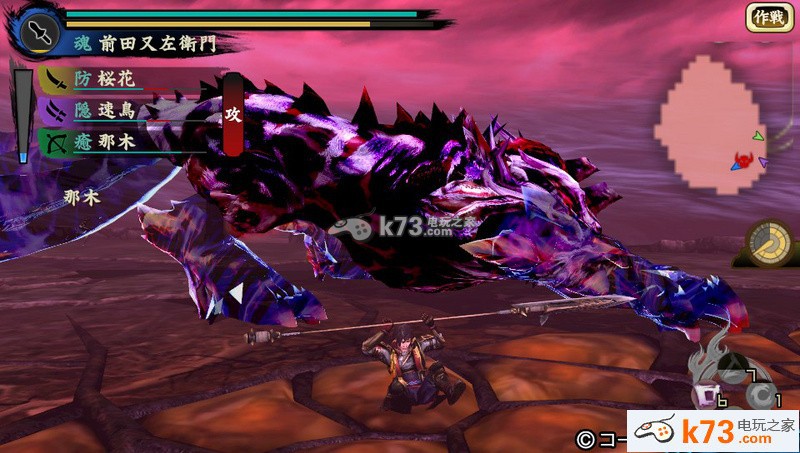The image size is (800, 453).
Task: Click the red demon marker on minimap
Action: 743,160
